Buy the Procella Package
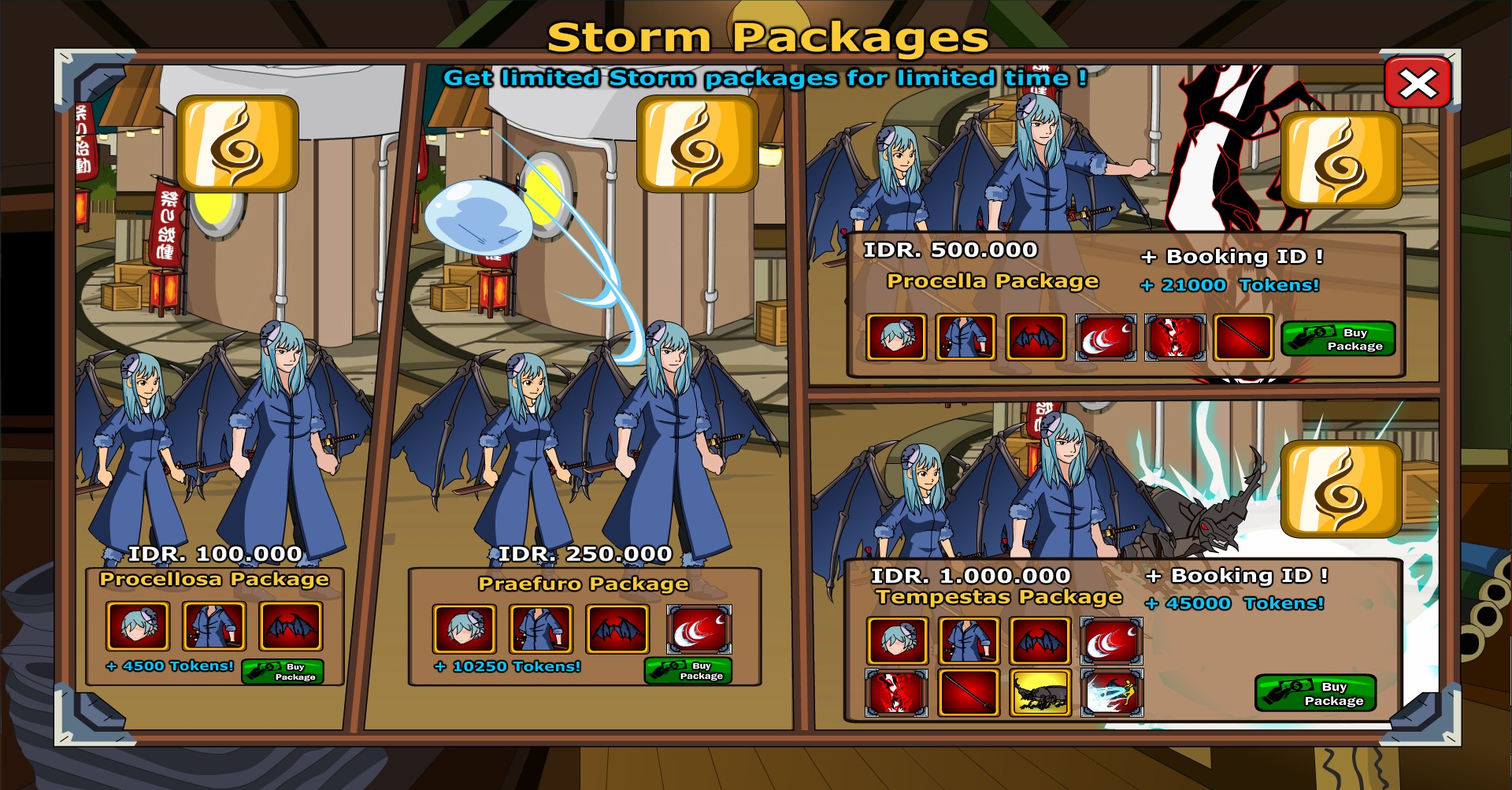The width and height of the screenshot is (1512, 790). pos(1337,338)
